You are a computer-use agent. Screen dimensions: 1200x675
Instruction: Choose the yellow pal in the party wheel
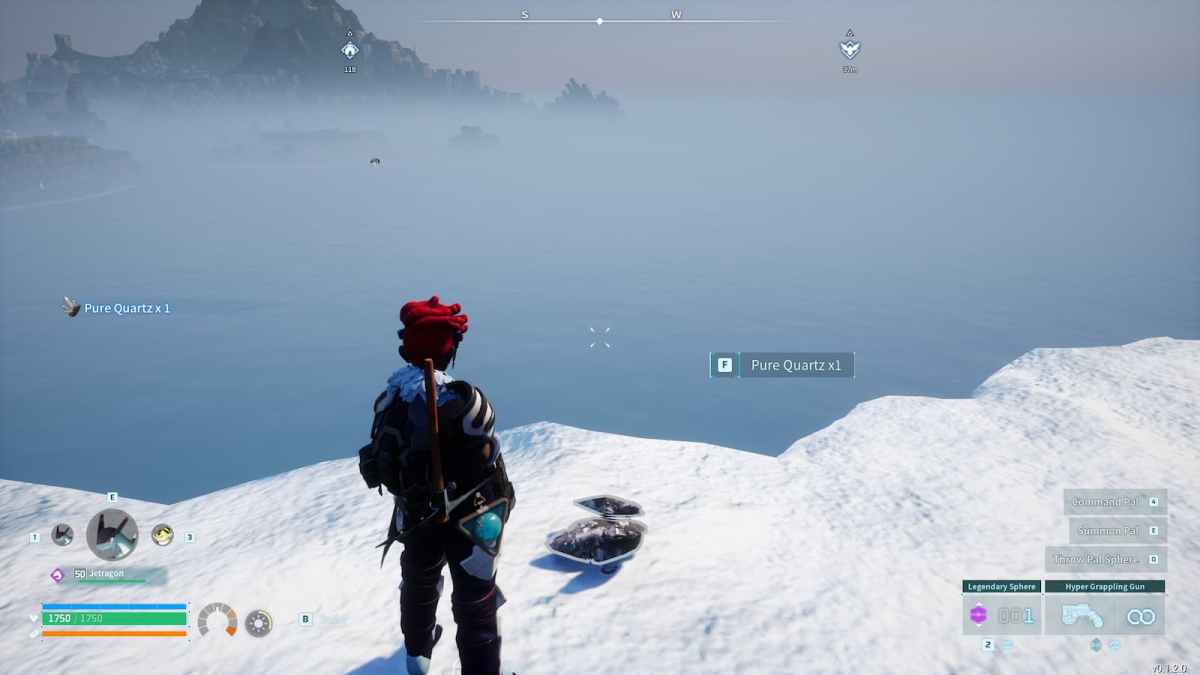162,535
